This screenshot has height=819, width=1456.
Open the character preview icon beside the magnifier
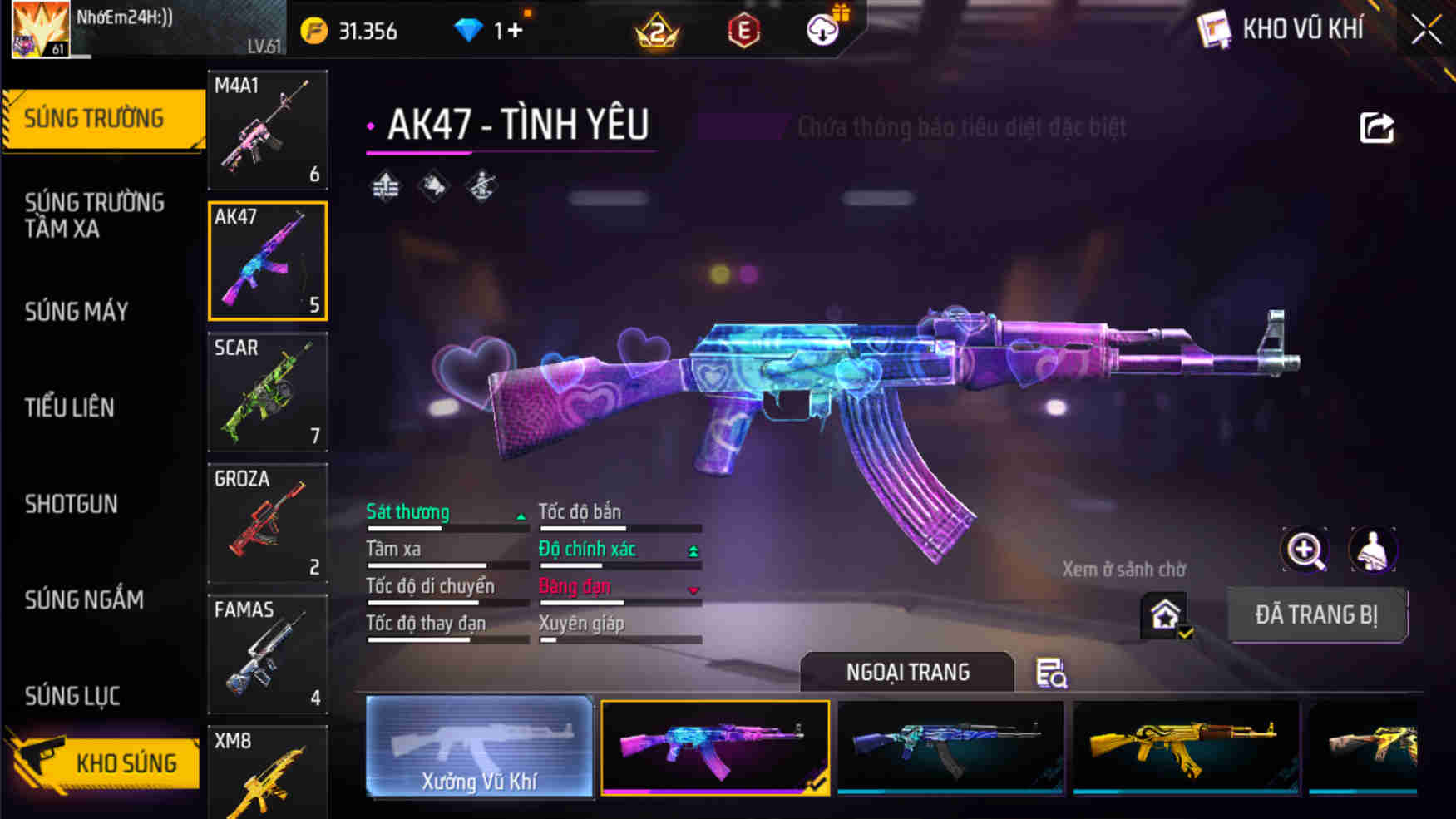pos(1373,550)
